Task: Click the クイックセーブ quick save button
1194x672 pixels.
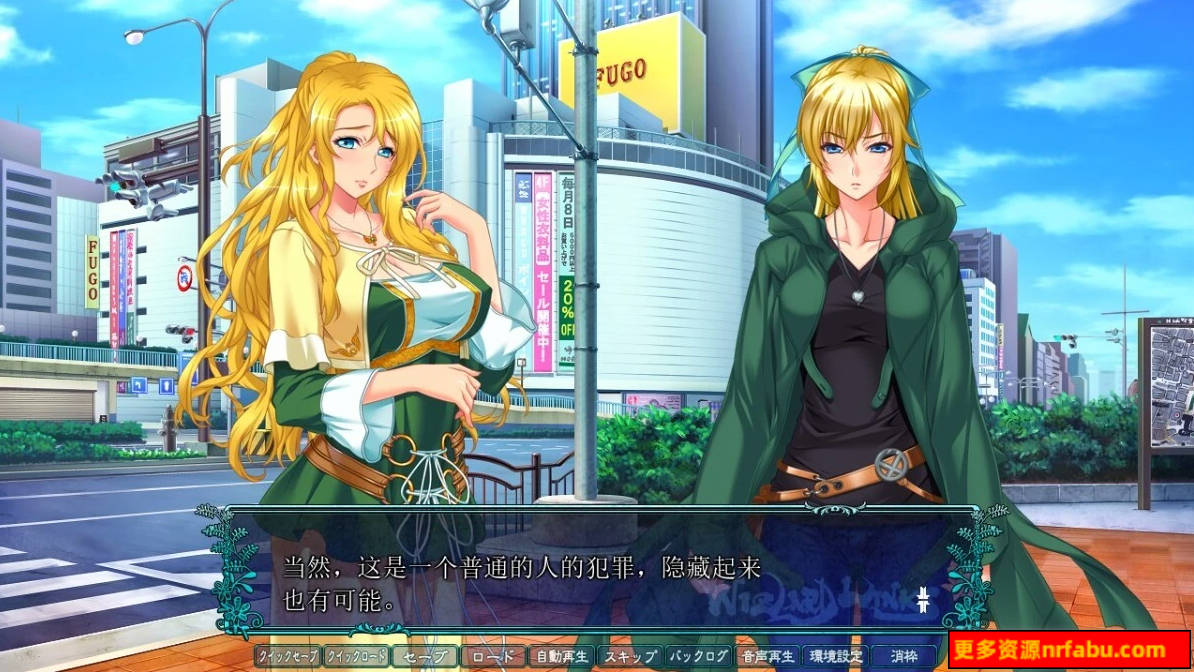Action: pyautogui.click(x=288, y=657)
